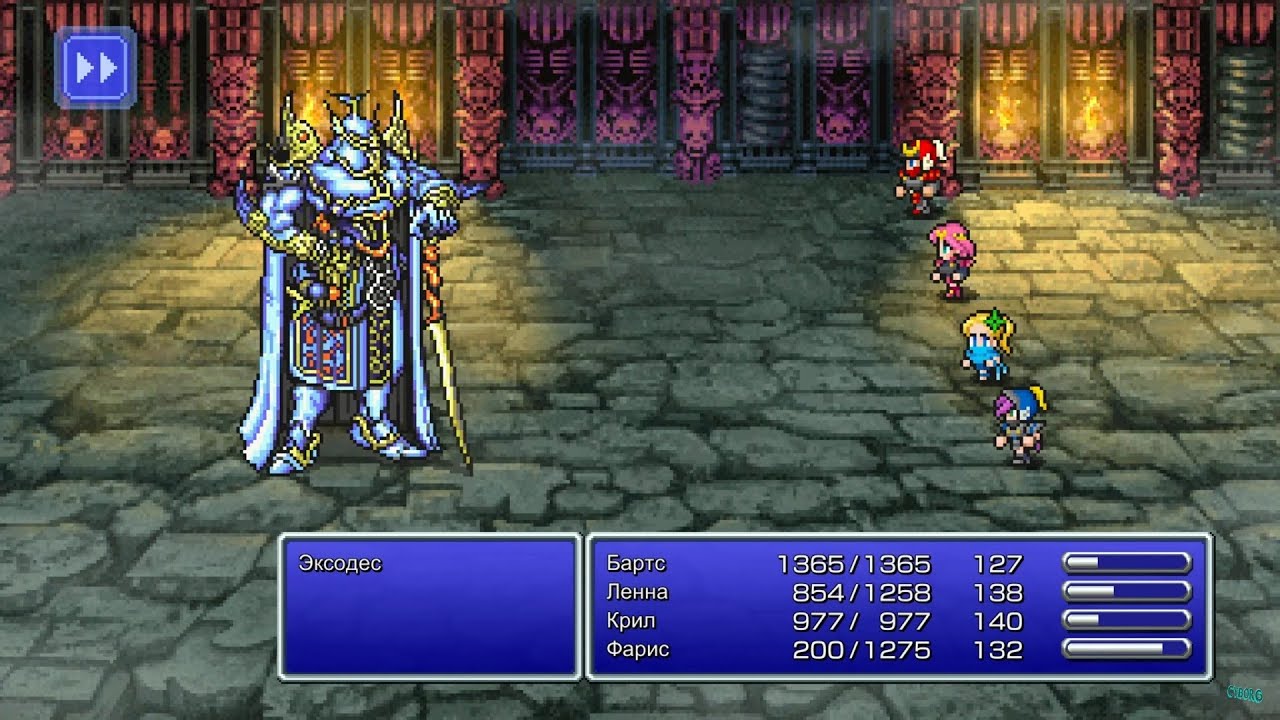Select Ленна's row in the party list

(637, 593)
